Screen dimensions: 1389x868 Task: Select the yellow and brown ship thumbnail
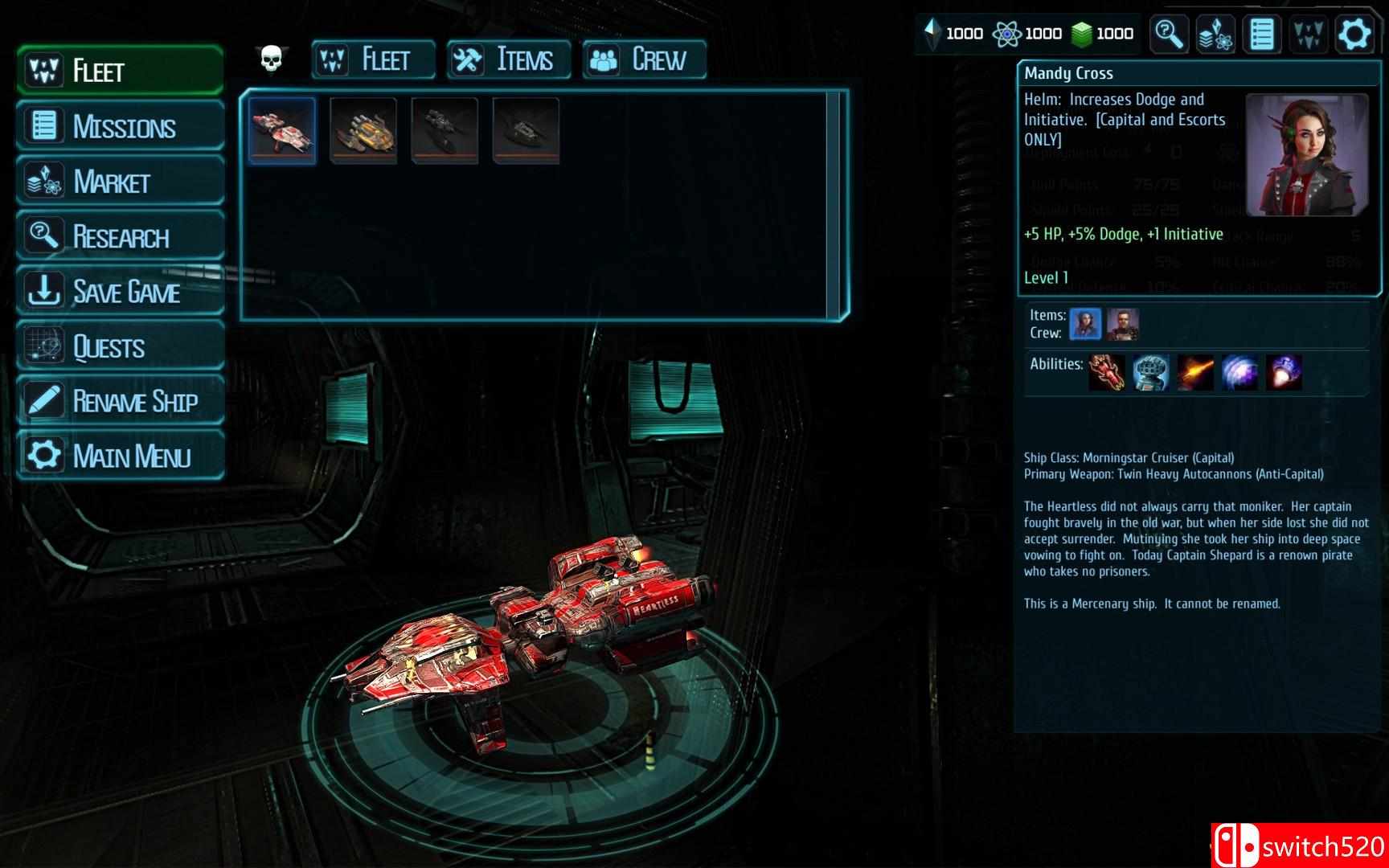363,130
